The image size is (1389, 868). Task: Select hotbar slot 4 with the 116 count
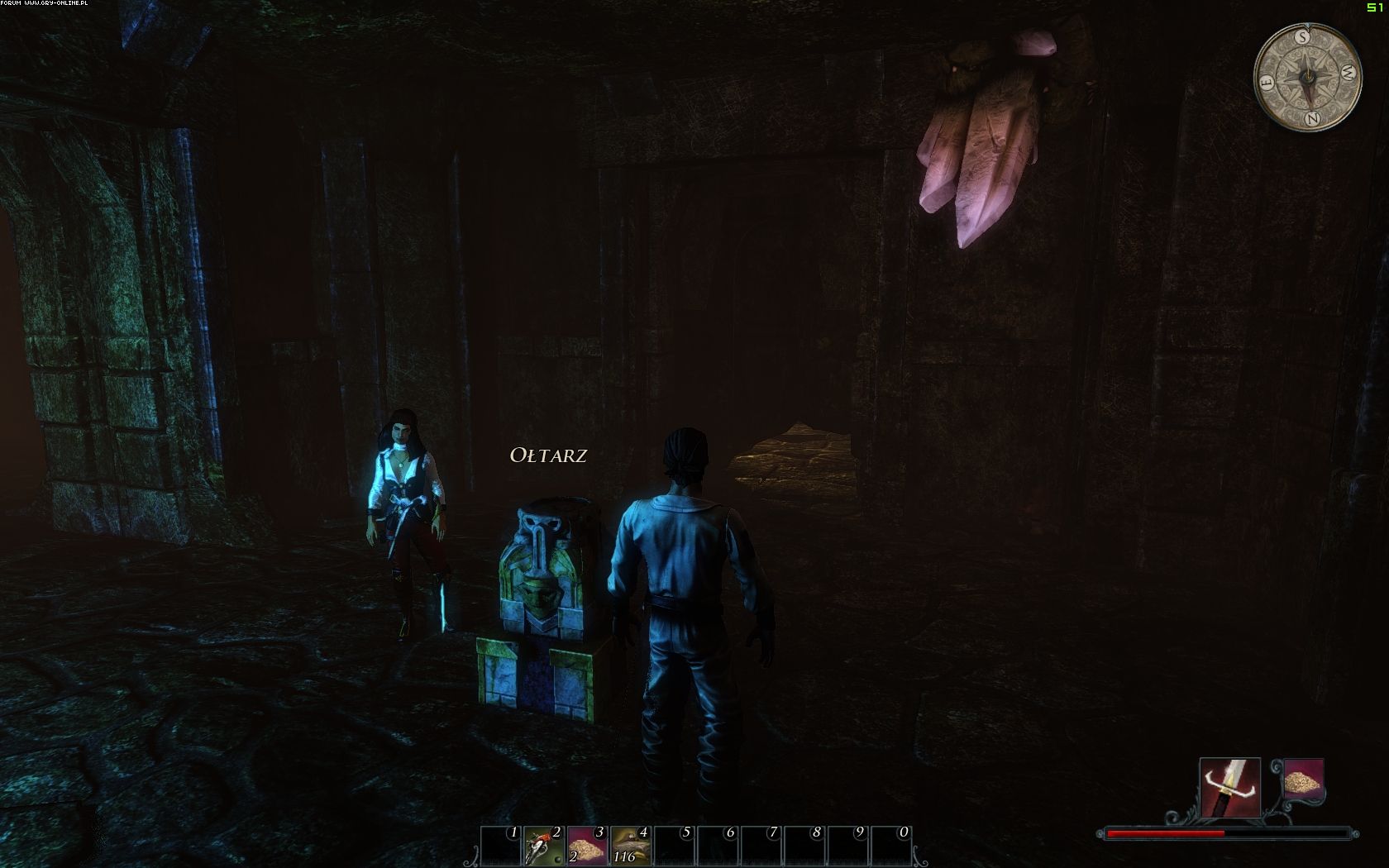point(630,846)
